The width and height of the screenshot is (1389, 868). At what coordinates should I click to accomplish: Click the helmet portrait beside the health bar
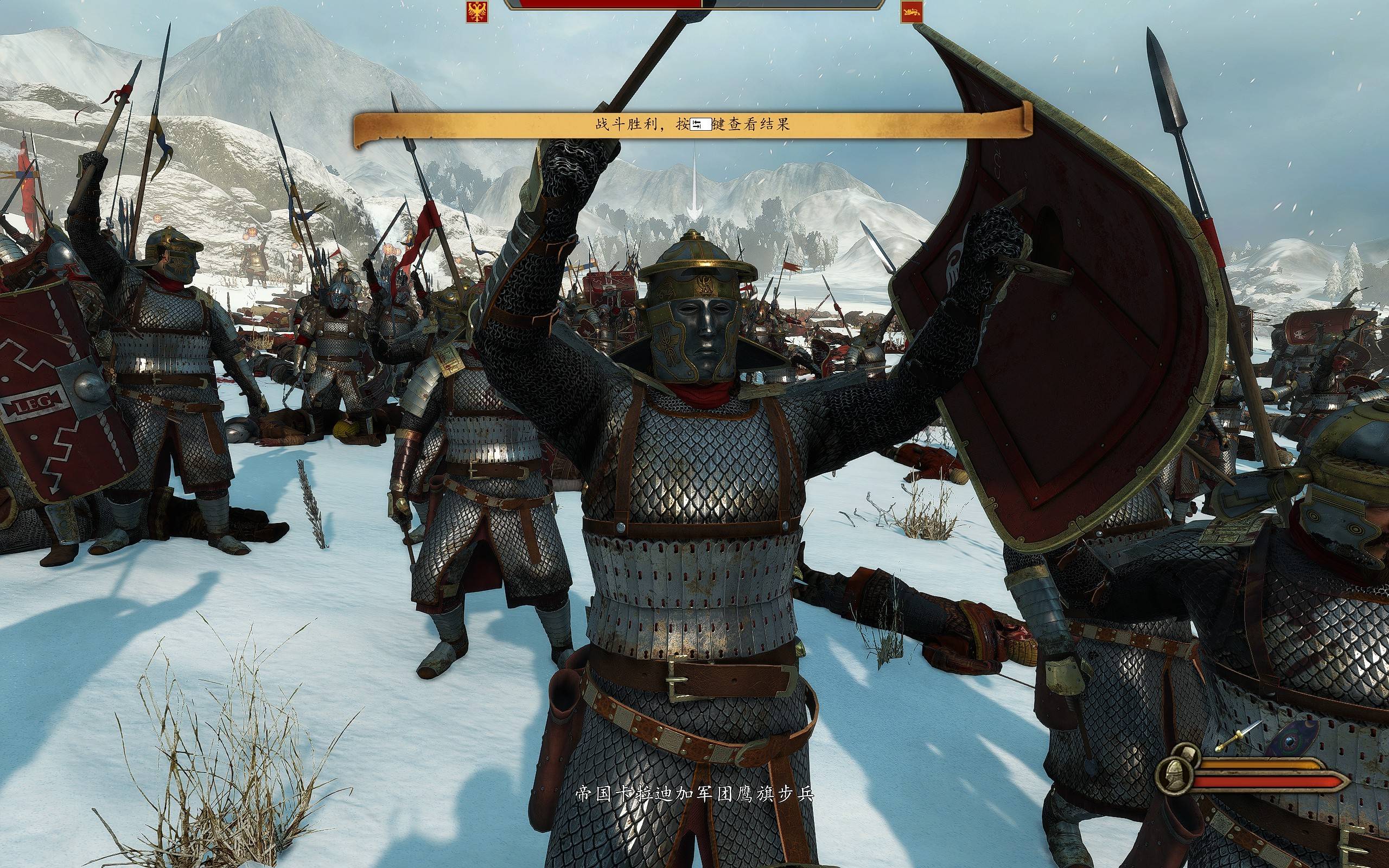point(1175,773)
